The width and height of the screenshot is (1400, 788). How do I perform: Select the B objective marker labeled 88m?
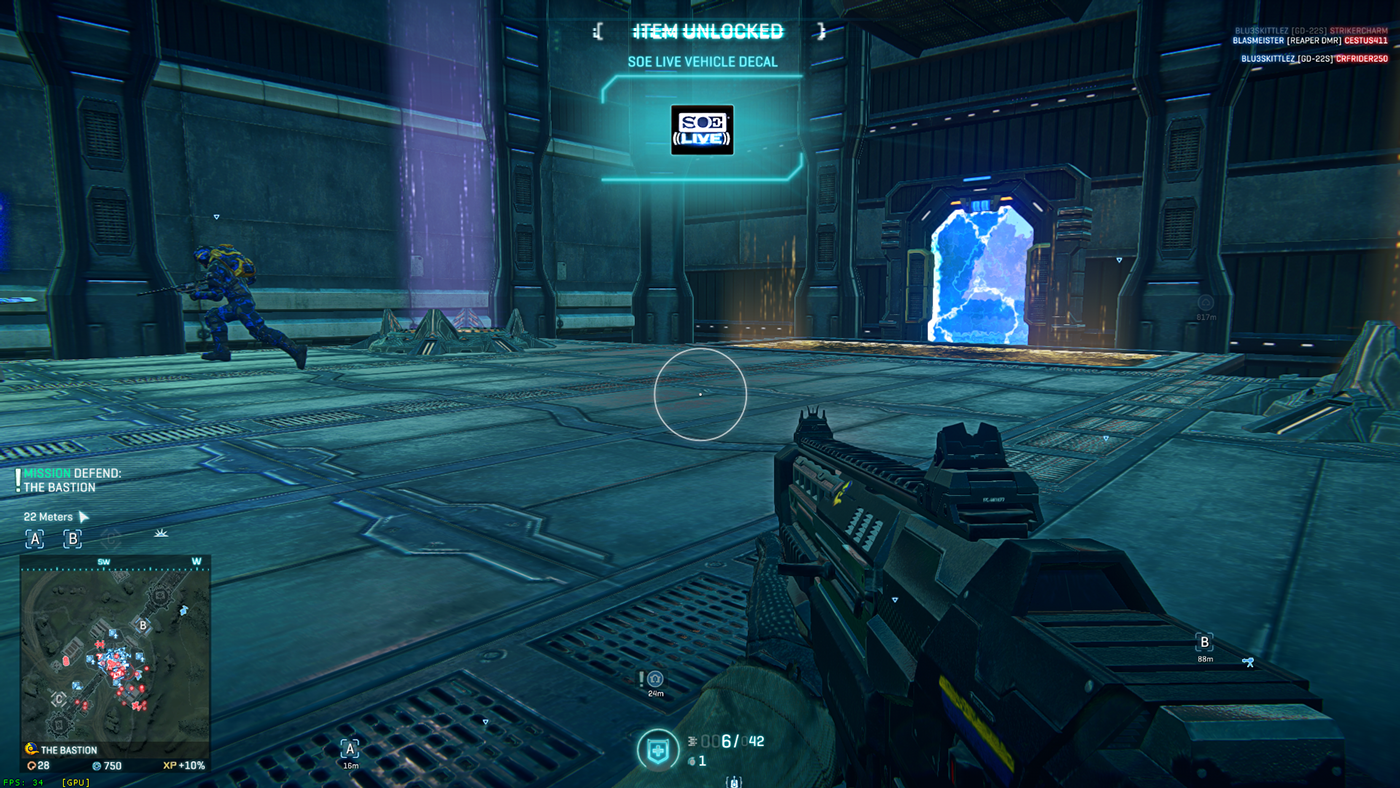coord(1204,643)
